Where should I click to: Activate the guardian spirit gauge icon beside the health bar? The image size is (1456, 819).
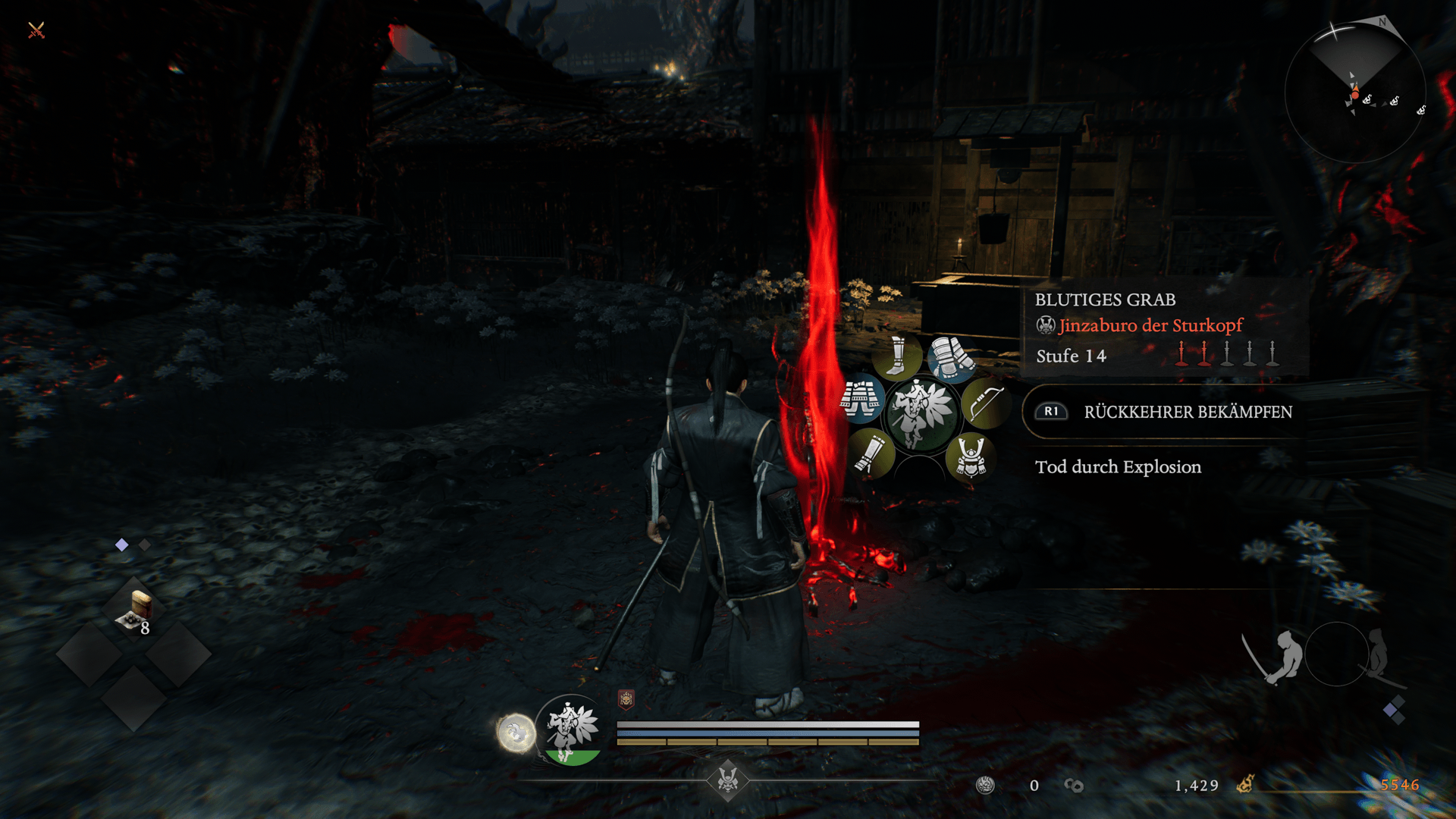coord(572,730)
